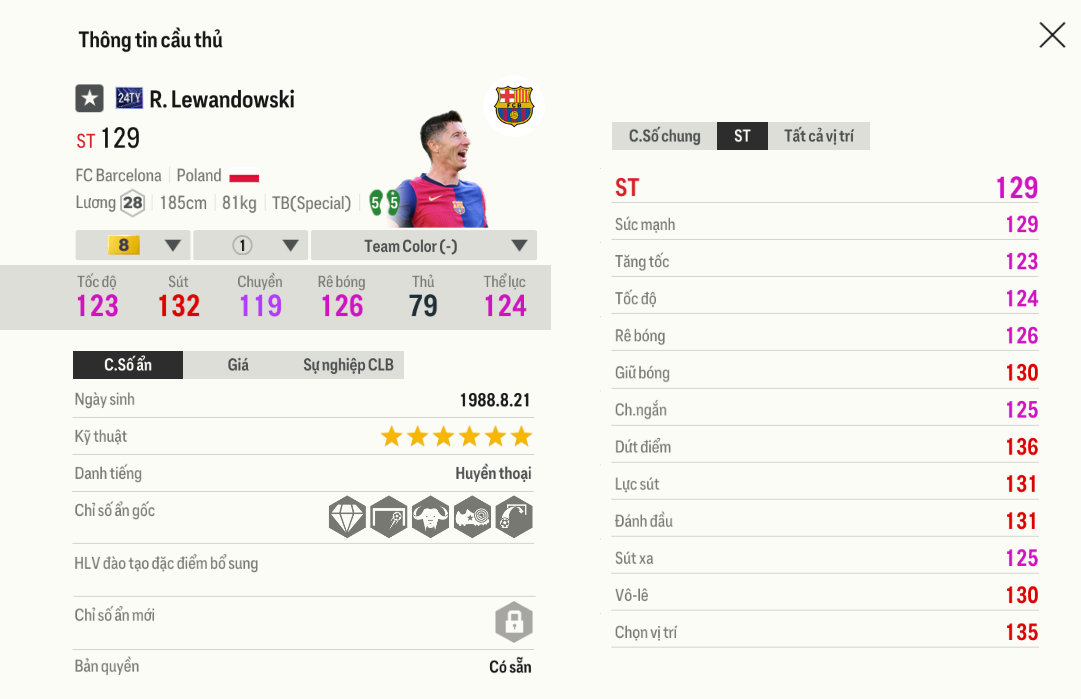This screenshot has height=699, width=1081.
Task: Select the buffalo head hidden trait icon
Action: pyautogui.click(x=430, y=517)
